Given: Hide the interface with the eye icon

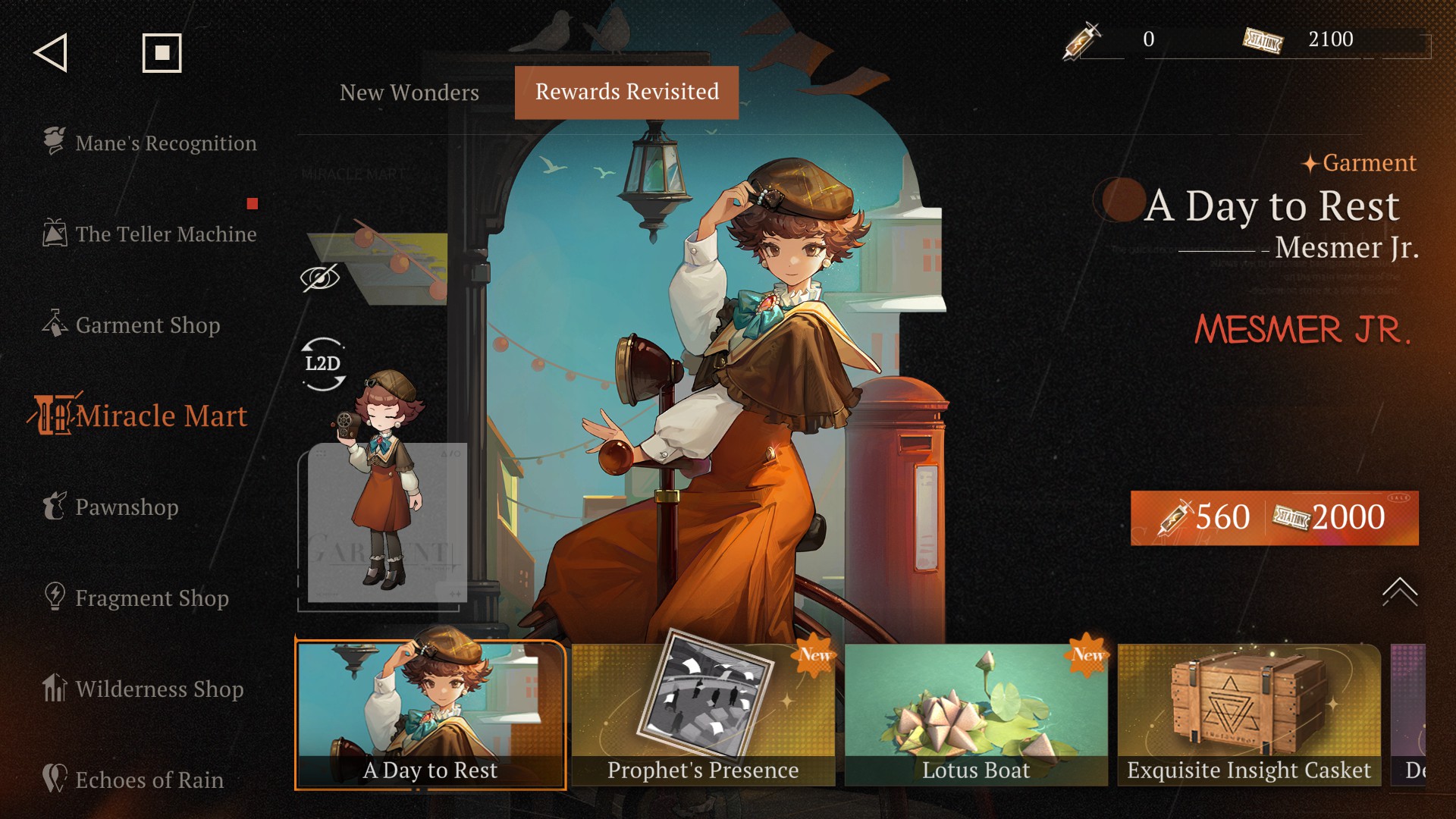Looking at the screenshot, I should pos(320,278).
